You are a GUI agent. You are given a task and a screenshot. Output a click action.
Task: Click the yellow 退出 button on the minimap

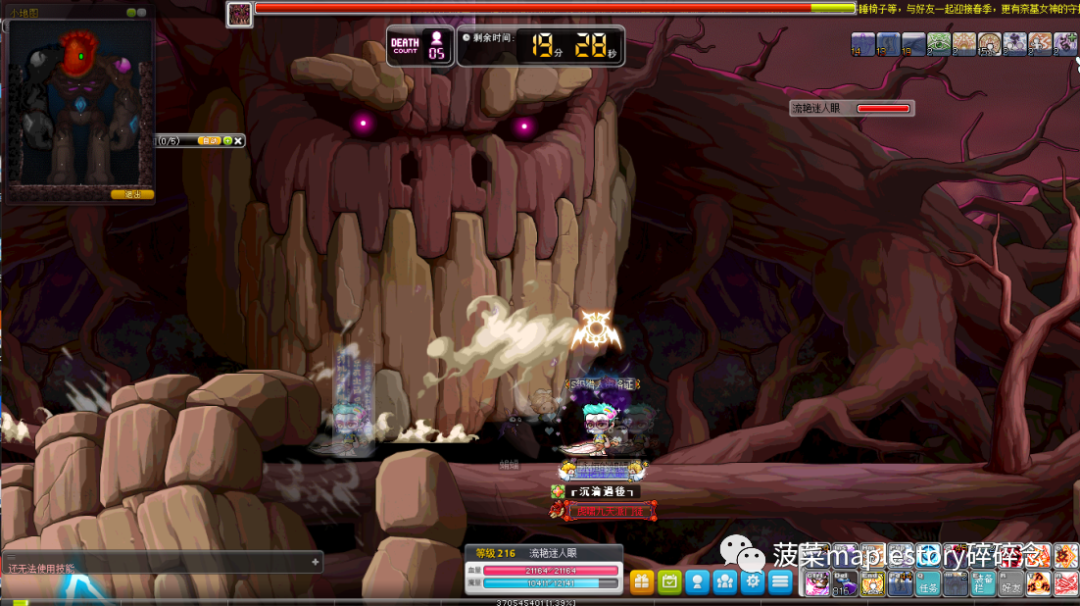132,194
